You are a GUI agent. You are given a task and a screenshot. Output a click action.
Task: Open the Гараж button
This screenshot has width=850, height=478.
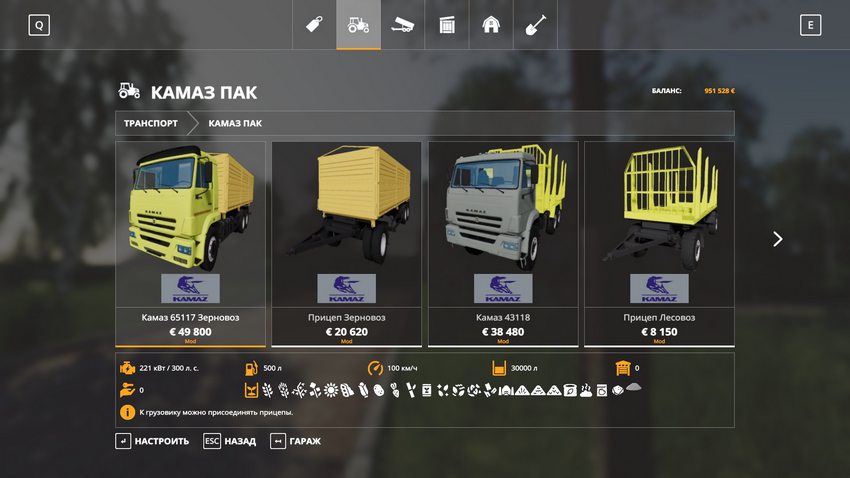(296, 441)
